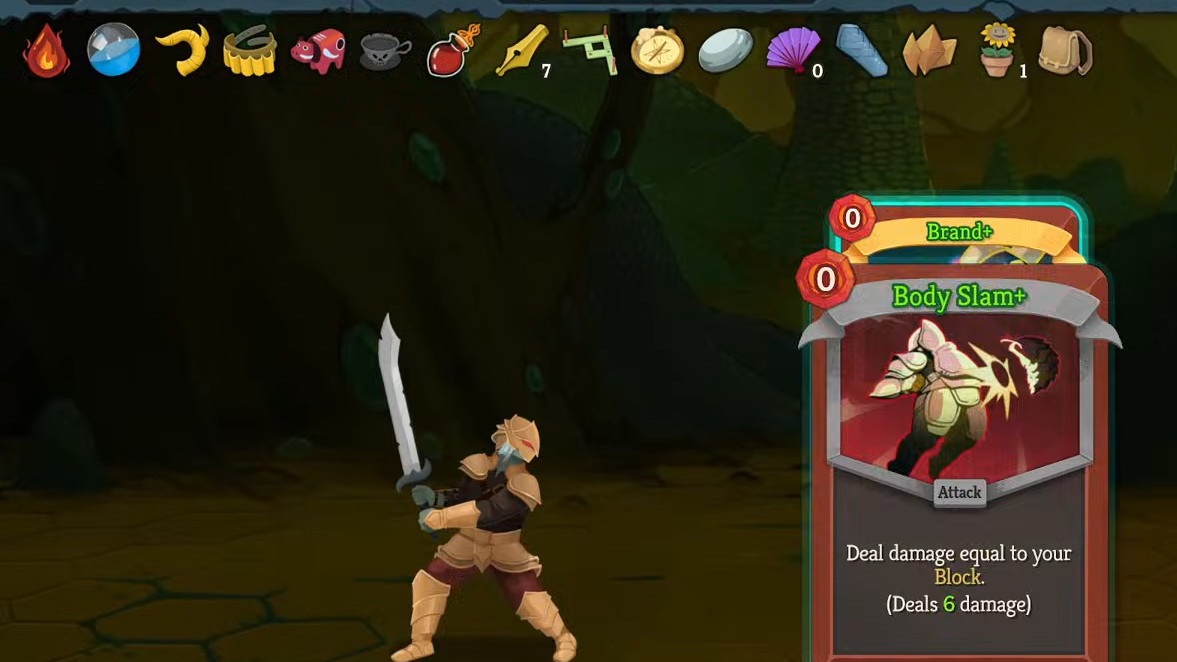Open the black skull cauldron relic
Viewport: 1177px width, 662px height.
pos(385,50)
